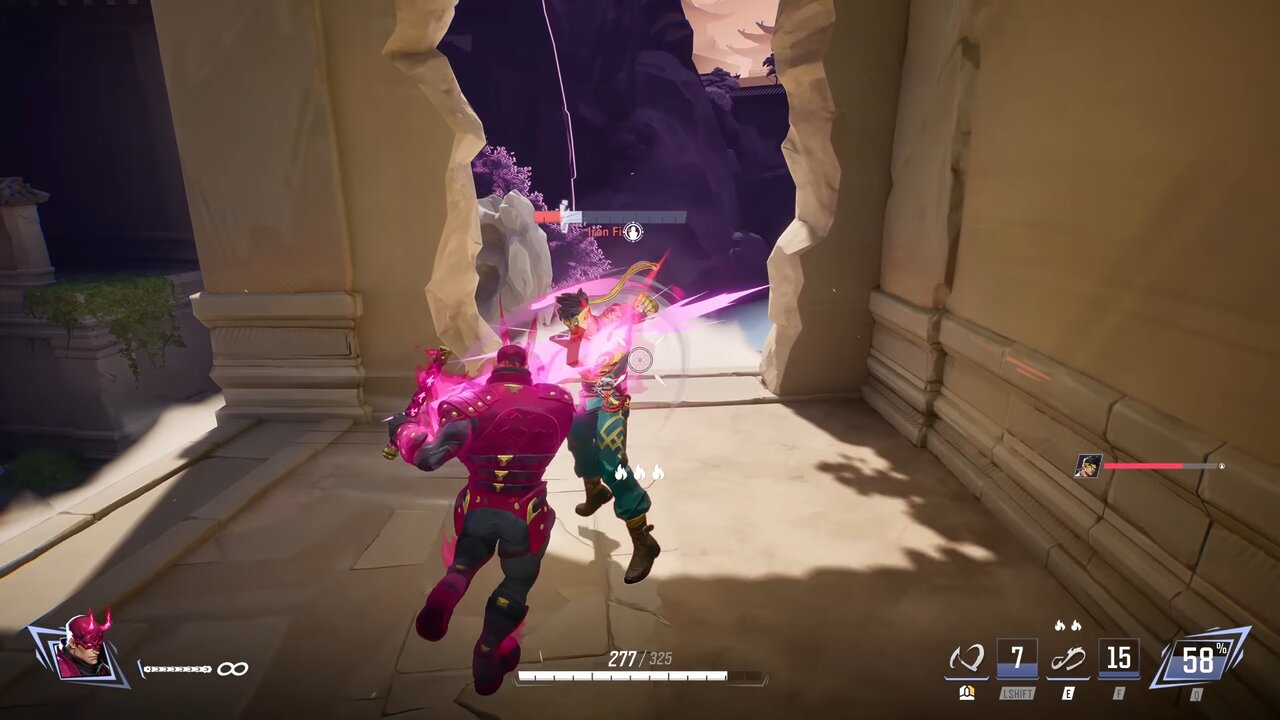Activate the ability on 7-second cooldown
Image resolution: width=1280 pixels, height=720 pixels.
click(1016, 659)
